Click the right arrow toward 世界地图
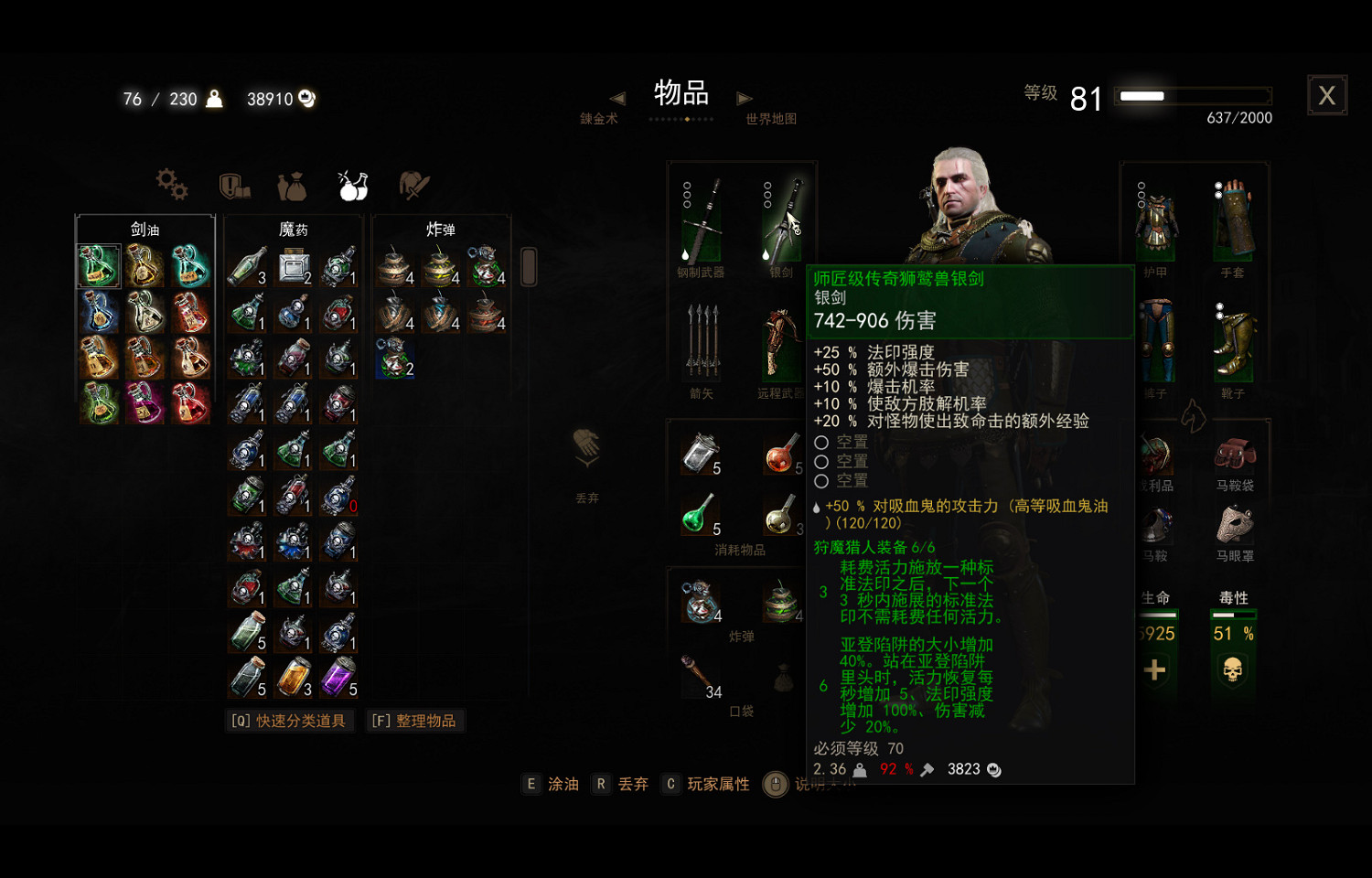 (745, 99)
